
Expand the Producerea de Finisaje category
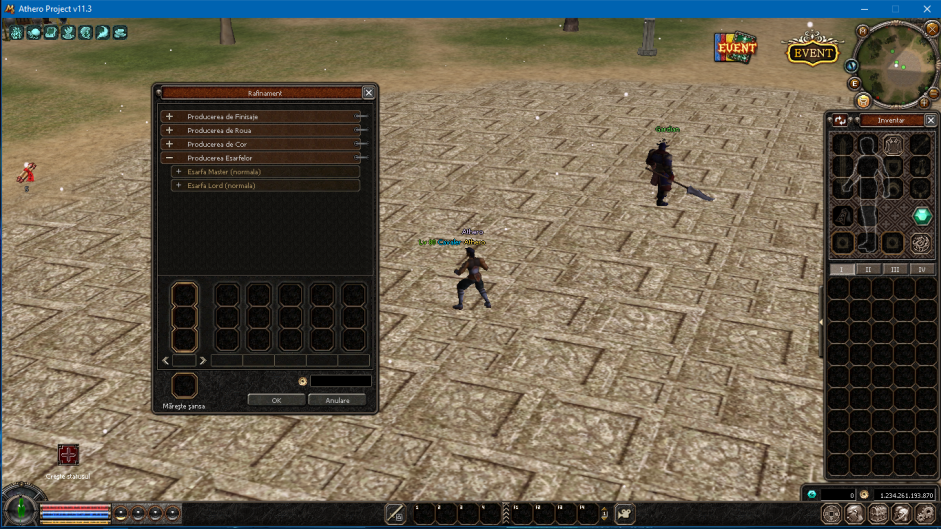pos(170,116)
